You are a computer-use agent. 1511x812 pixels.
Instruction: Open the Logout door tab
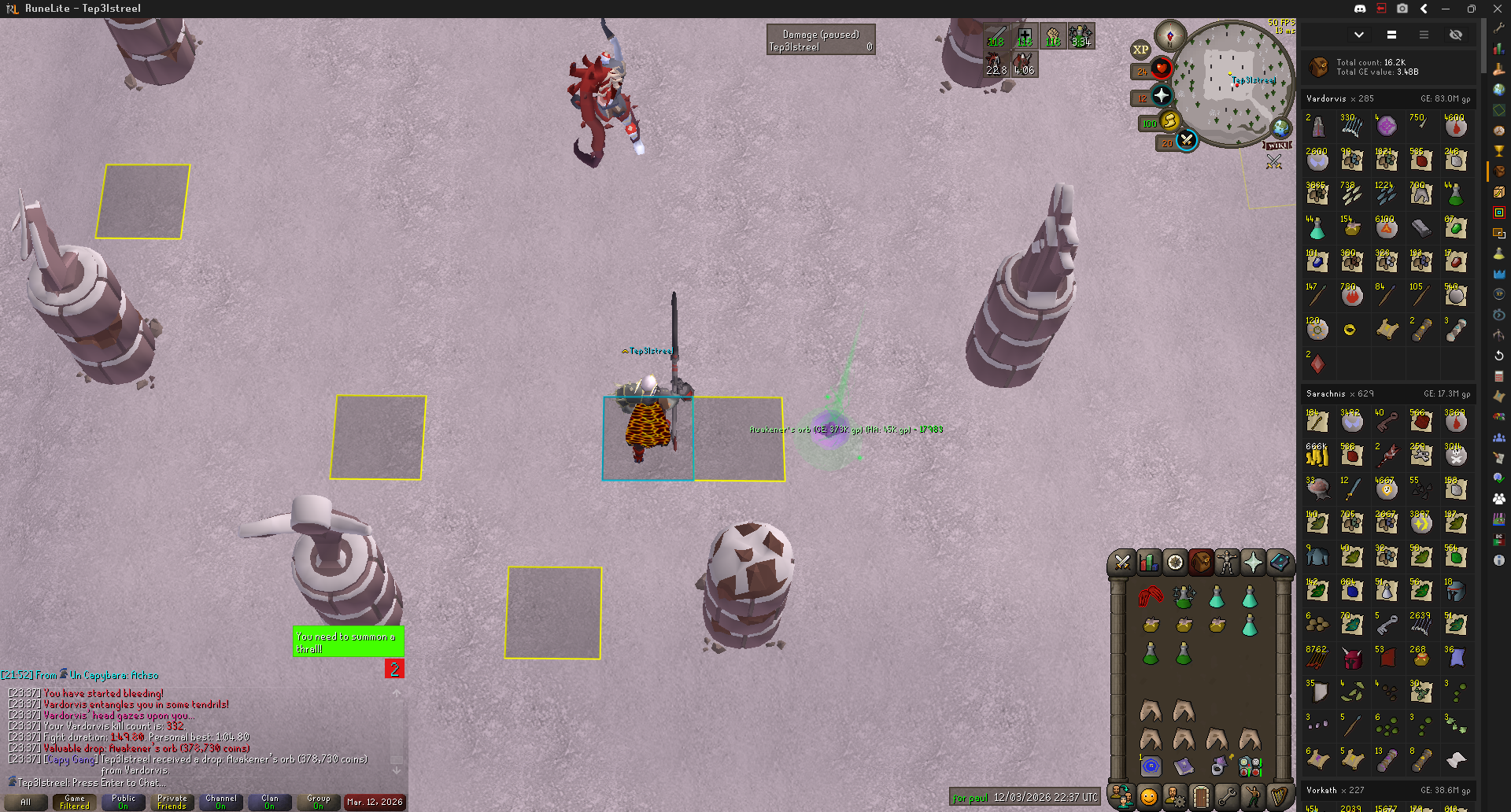1200,797
